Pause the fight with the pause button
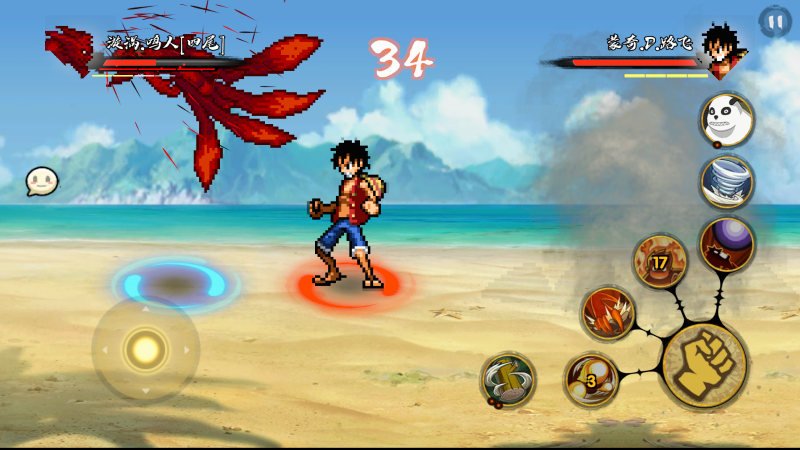 (774, 22)
